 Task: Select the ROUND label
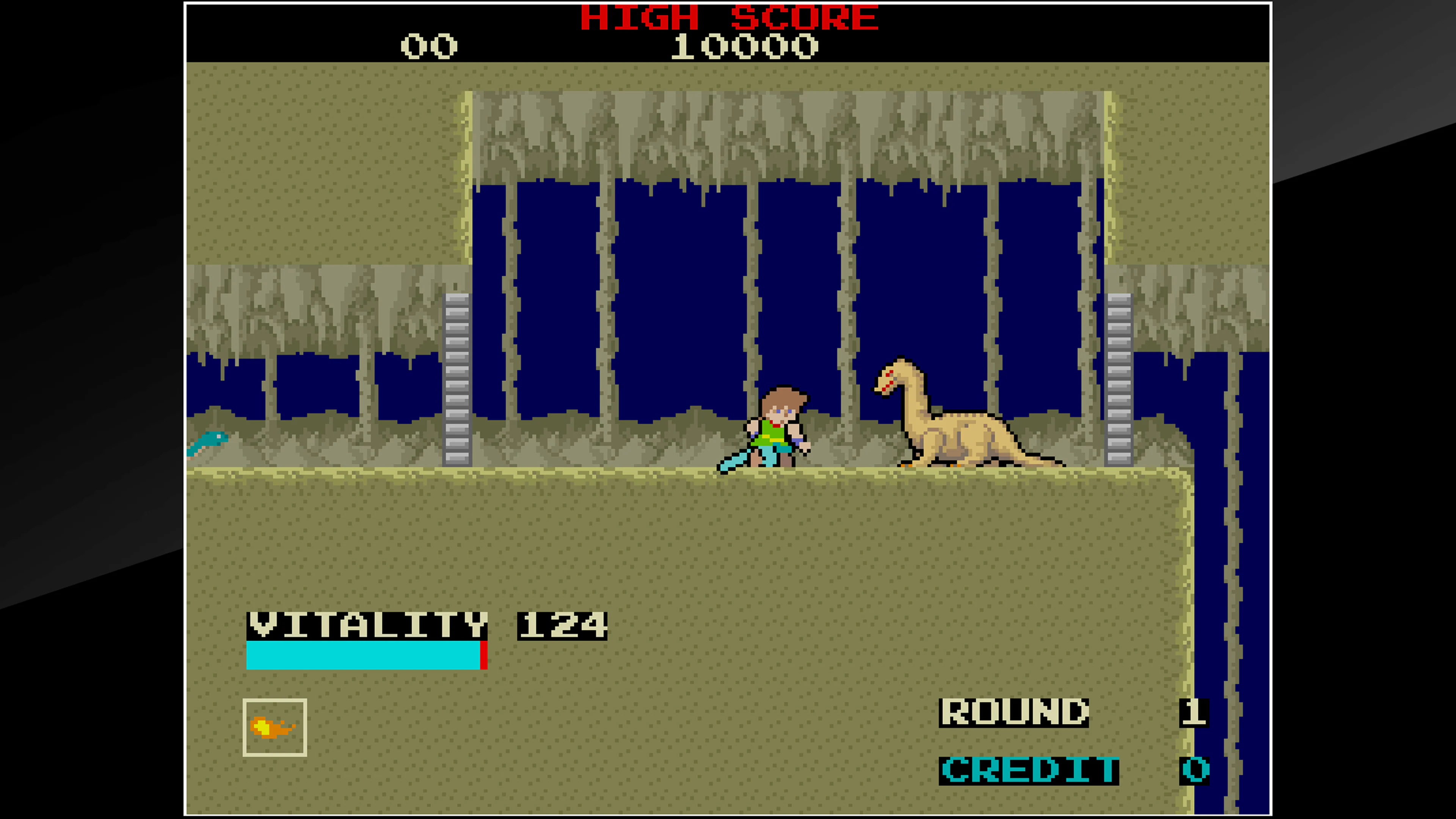[x=1014, y=713]
